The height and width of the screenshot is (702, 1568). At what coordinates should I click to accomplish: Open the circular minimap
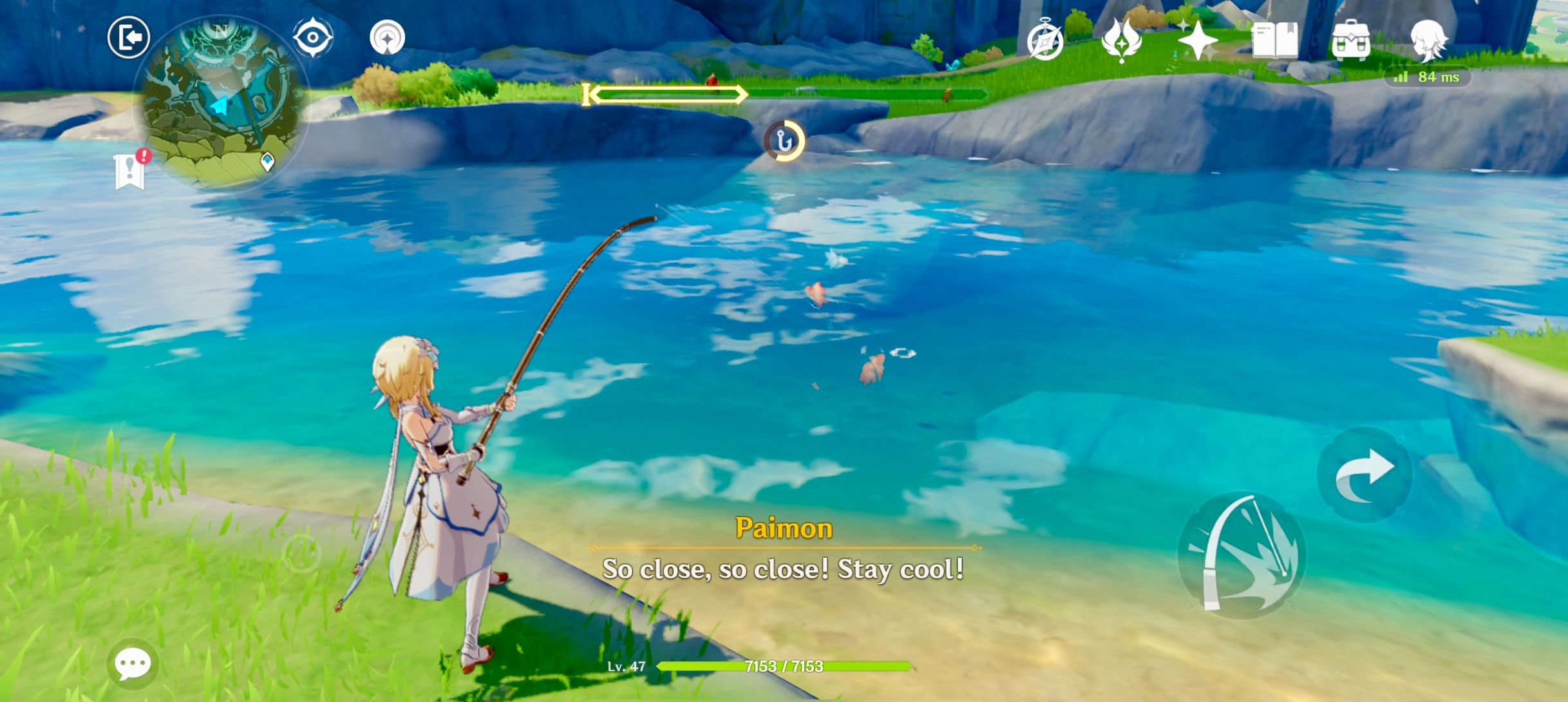coord(220,103)
